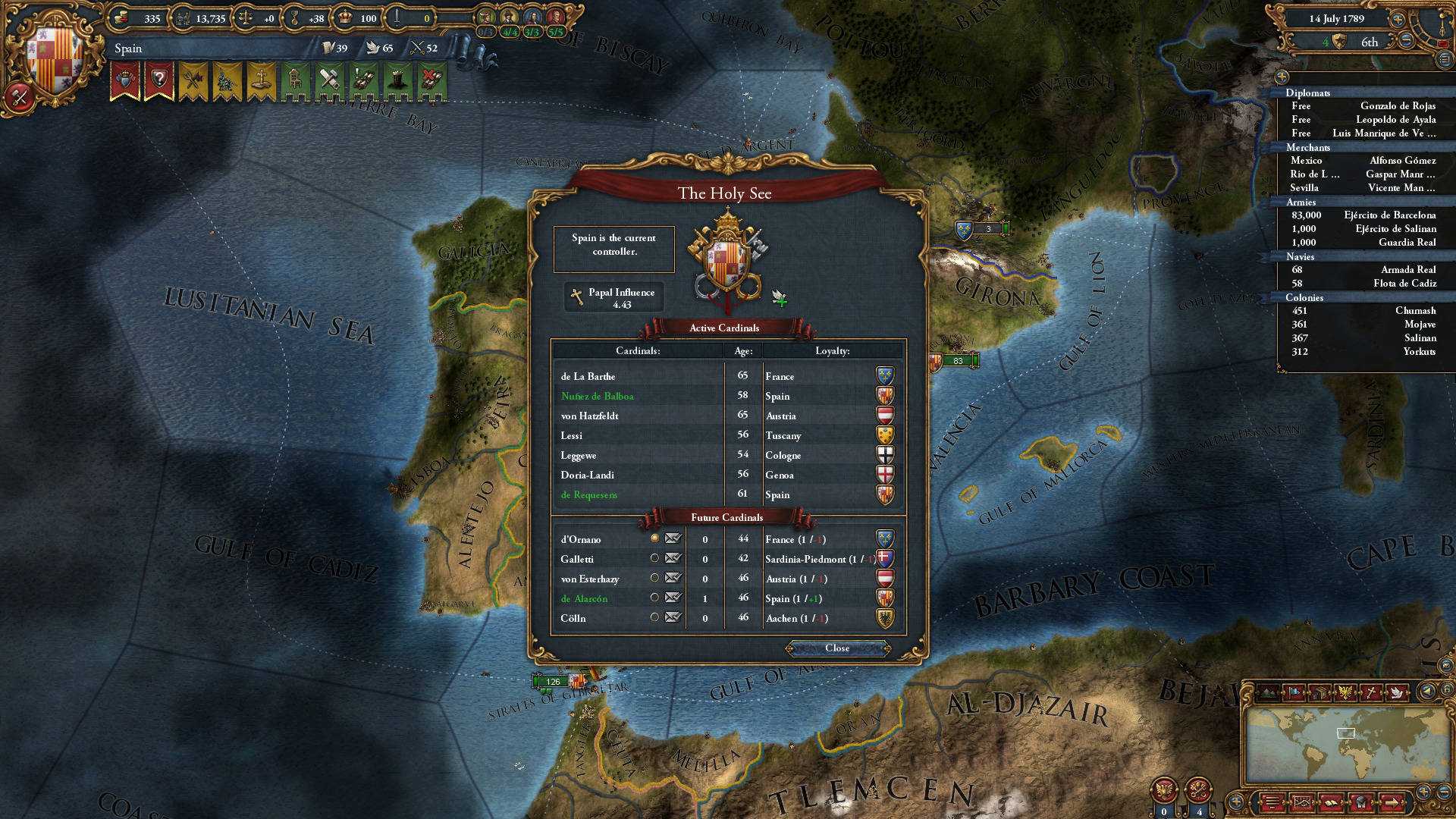Click the Close button on the Holy See window

tap(838, 648)
